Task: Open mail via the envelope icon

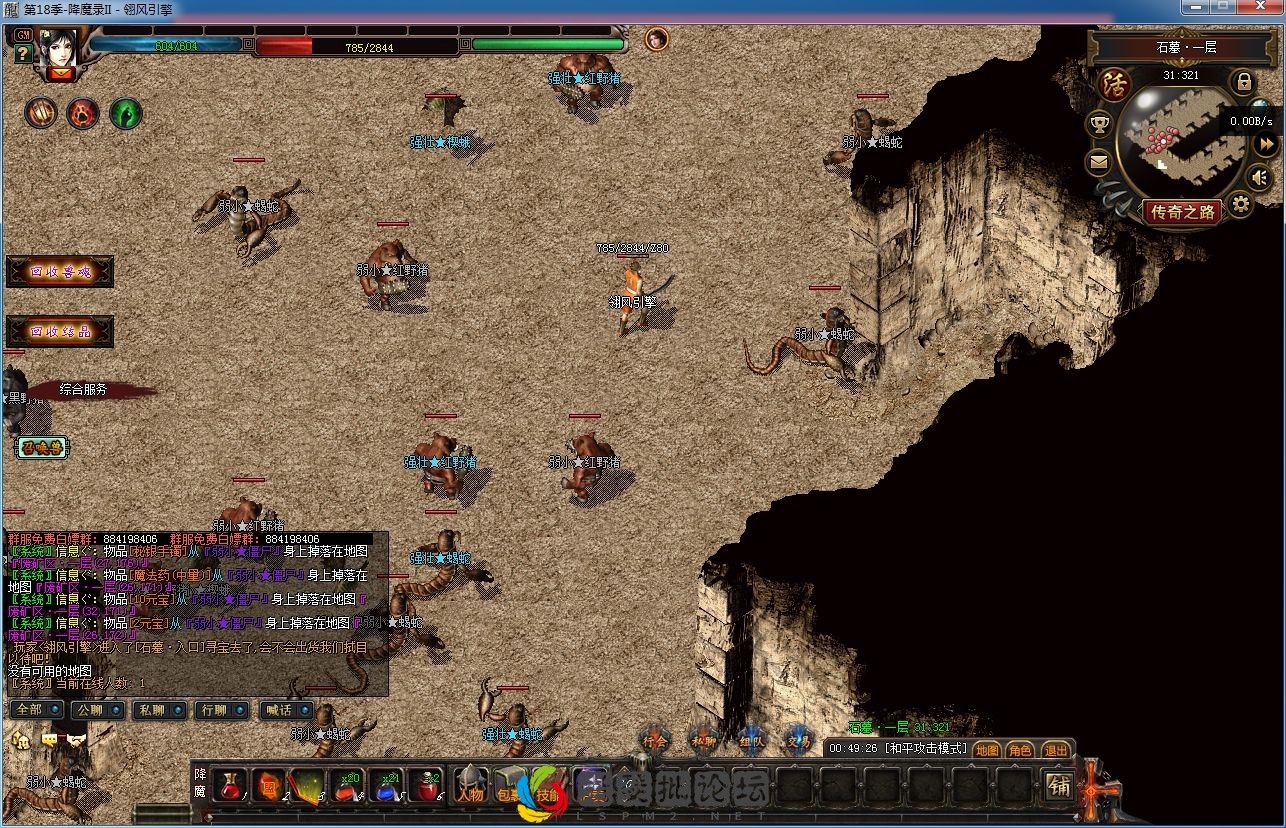Action: click(x=1099, y=162)
